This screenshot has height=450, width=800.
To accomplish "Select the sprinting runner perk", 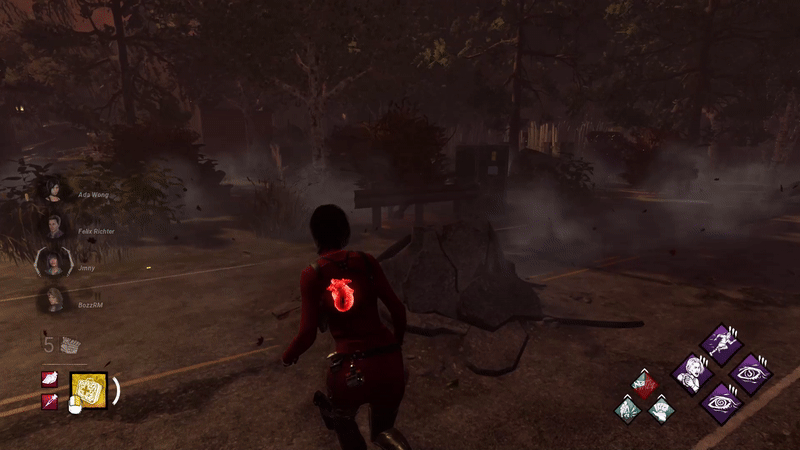I will [721, 342].
